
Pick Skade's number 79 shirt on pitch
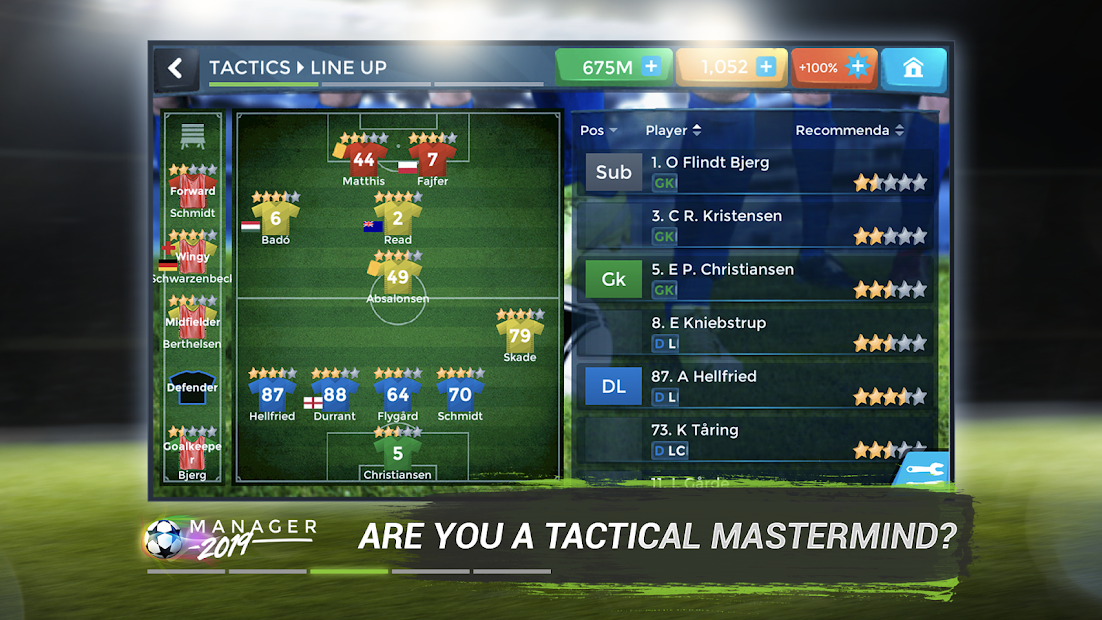(520, 337)
